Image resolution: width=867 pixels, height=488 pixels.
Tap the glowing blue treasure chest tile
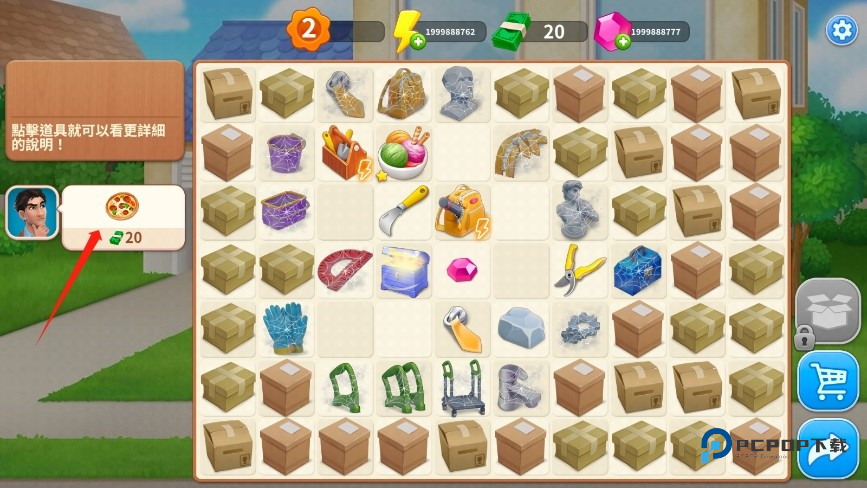tap(403, 269)
